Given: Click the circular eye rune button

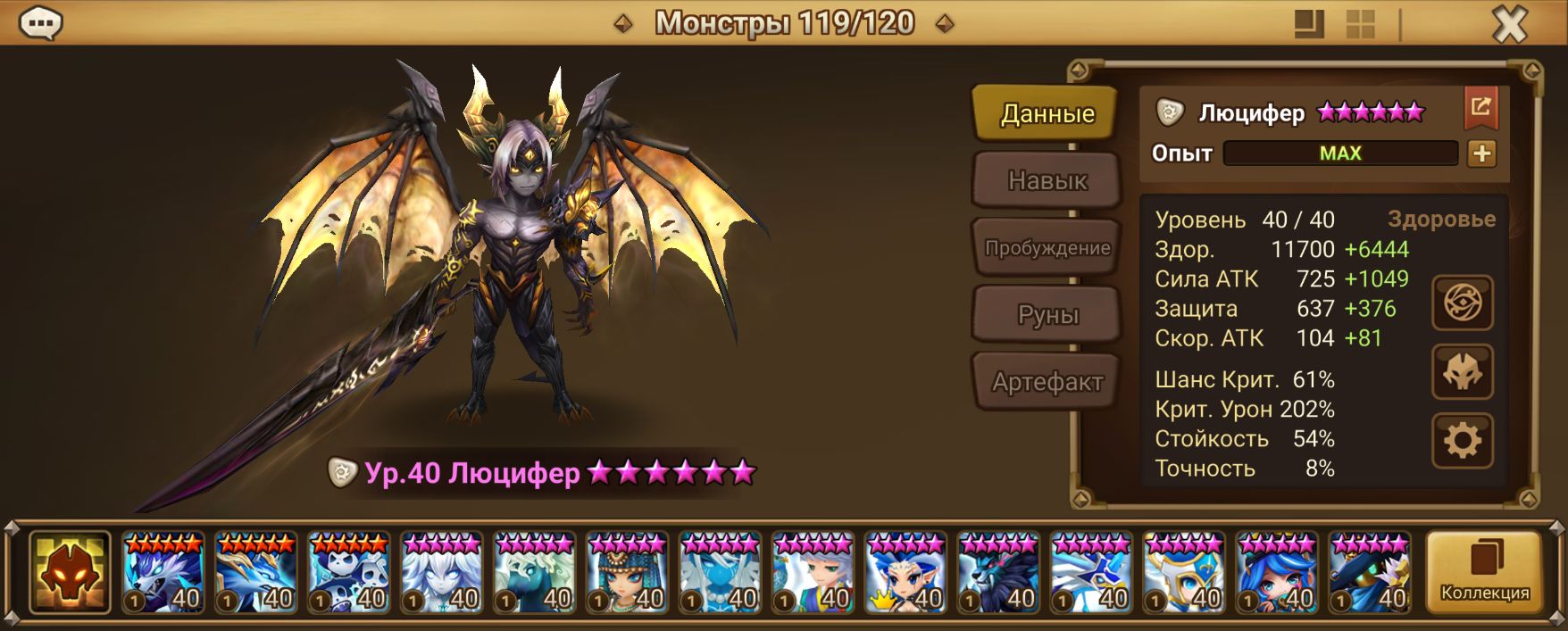Looking at the screenshot, I should tap(1462, 303).
